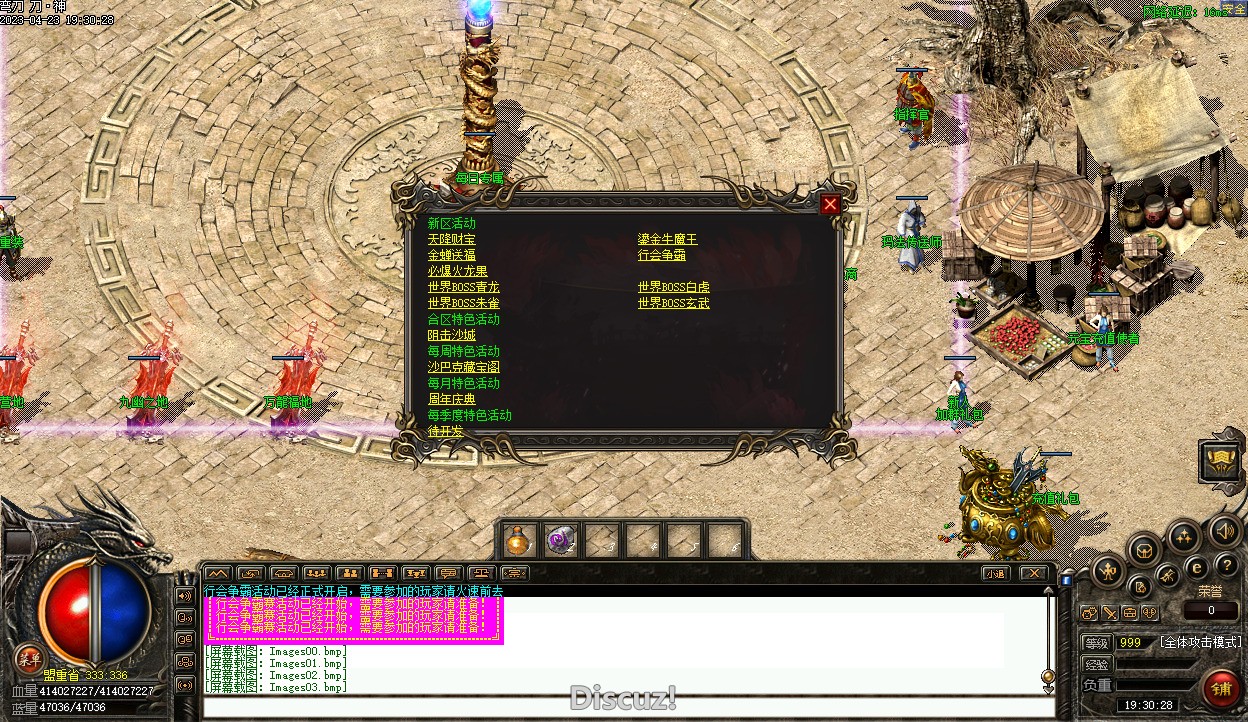Choose the 行会争霸 guild event
The height and width of the screenshot is (722, 1248).
click(x=661, y=256)
